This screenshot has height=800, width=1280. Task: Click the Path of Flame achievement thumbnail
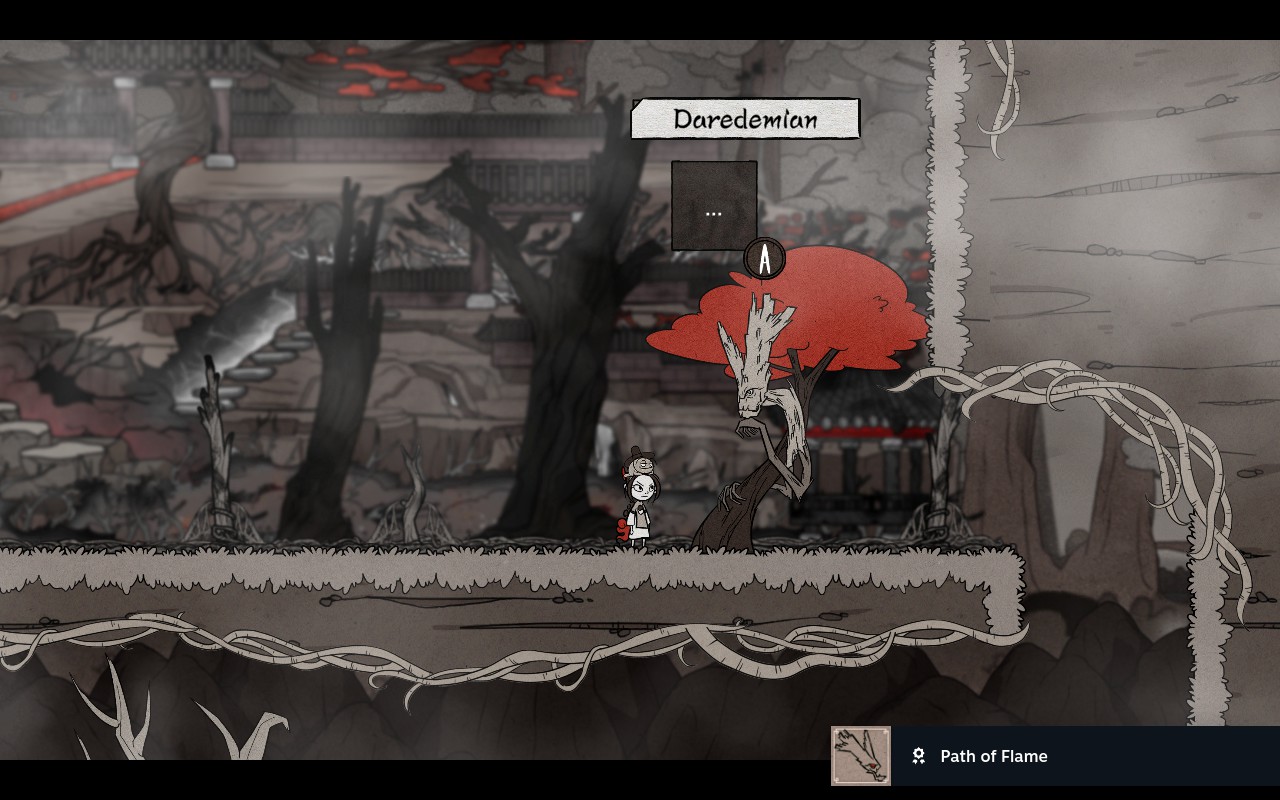point(860,756)
